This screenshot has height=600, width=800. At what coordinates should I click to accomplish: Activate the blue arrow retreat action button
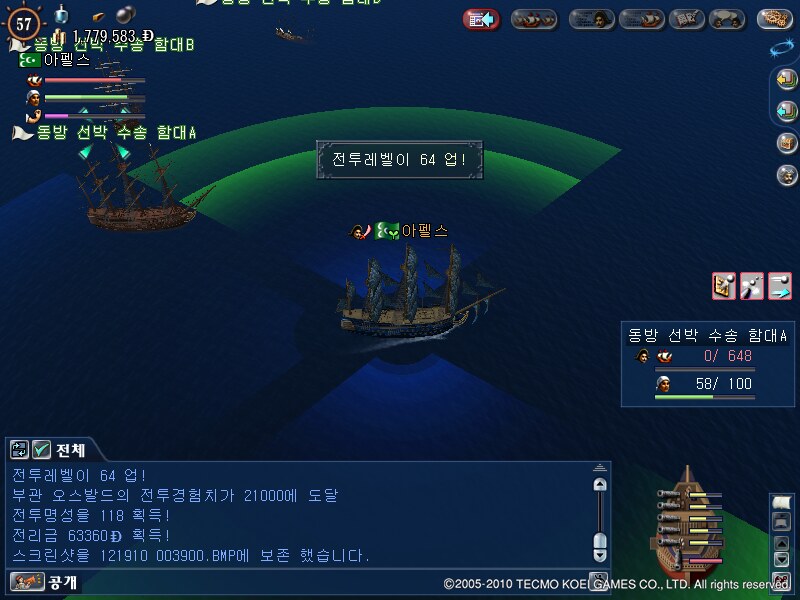coord(780,286)
